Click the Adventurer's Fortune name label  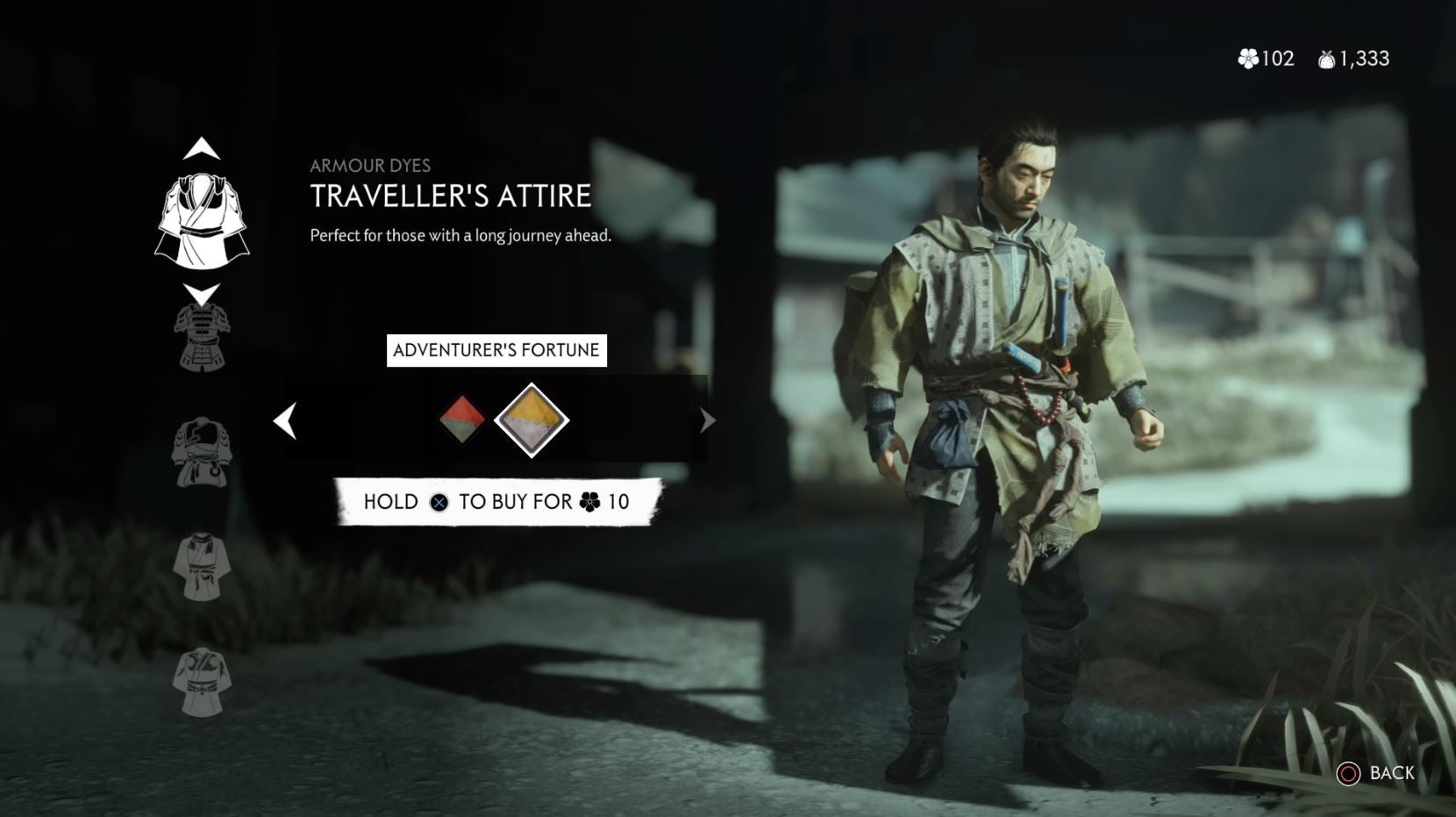coord(496,349)
